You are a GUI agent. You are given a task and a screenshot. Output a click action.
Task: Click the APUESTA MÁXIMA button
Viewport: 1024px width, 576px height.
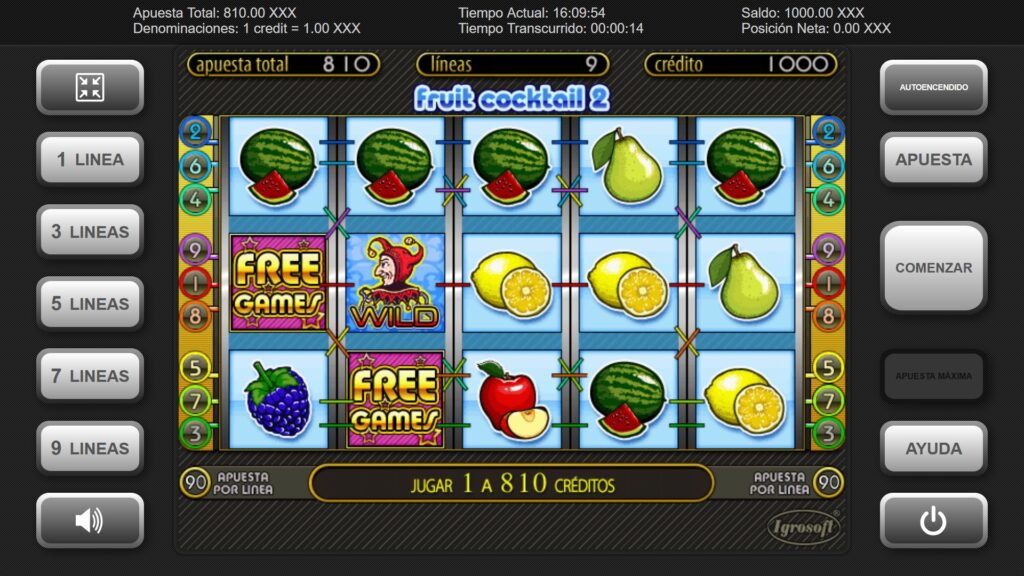(x=933, y=377)
